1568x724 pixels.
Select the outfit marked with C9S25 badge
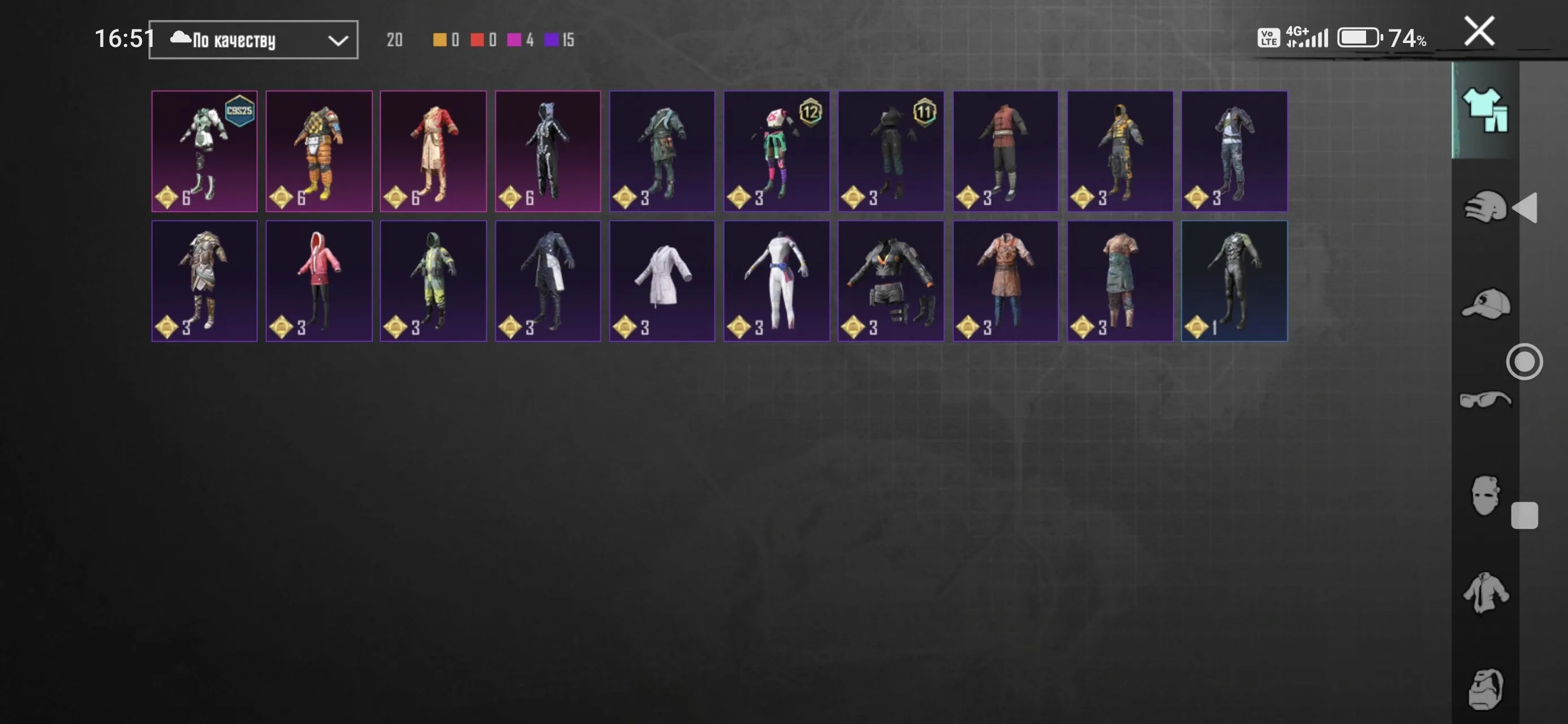pos(205,151)
